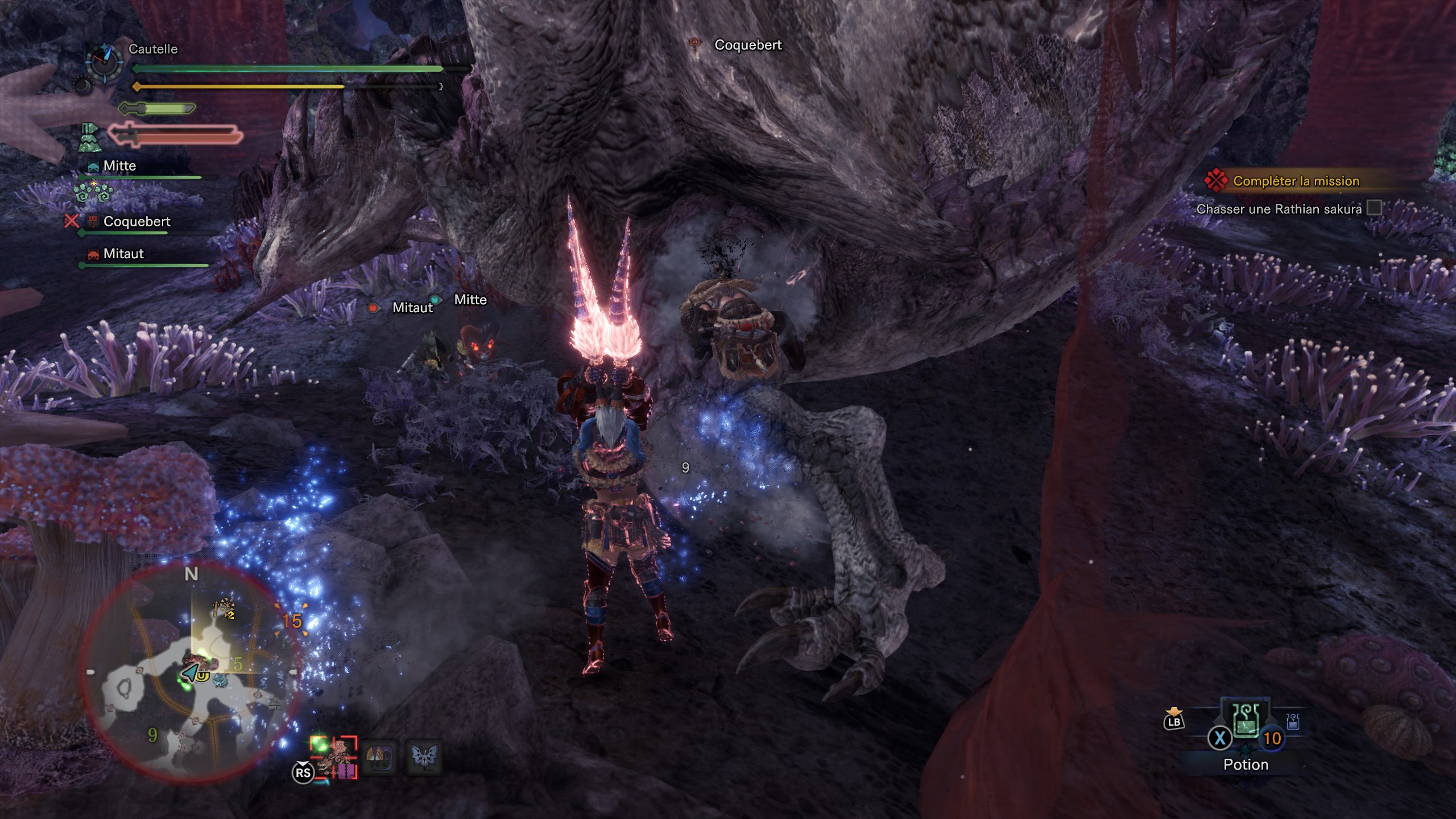Viewport: 1456px width, 819px height.
Task: Select the Rathian sakura target icon
Action: pos(334,757)
